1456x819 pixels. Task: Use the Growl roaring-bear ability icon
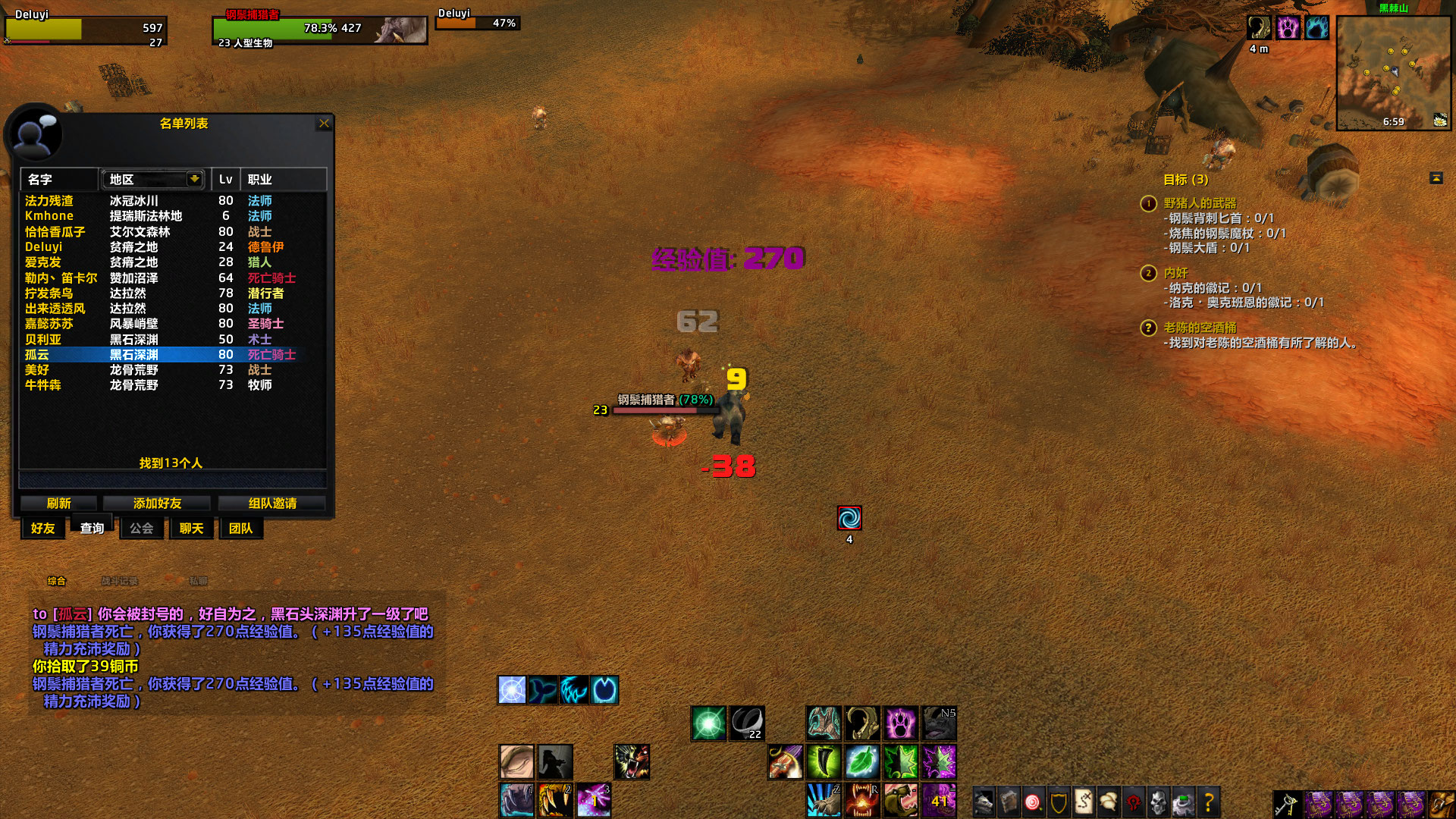899,800
